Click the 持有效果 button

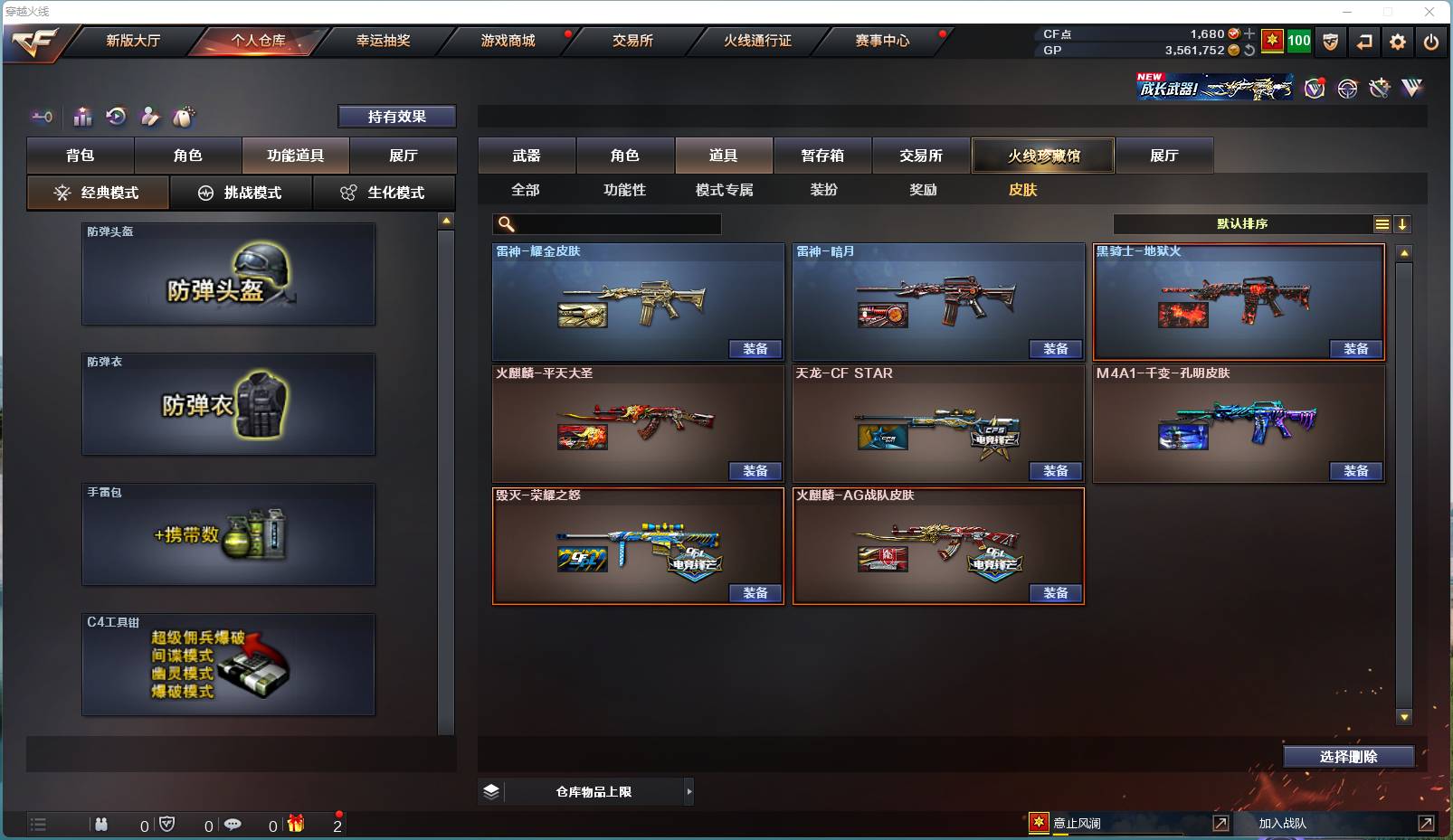396,116
